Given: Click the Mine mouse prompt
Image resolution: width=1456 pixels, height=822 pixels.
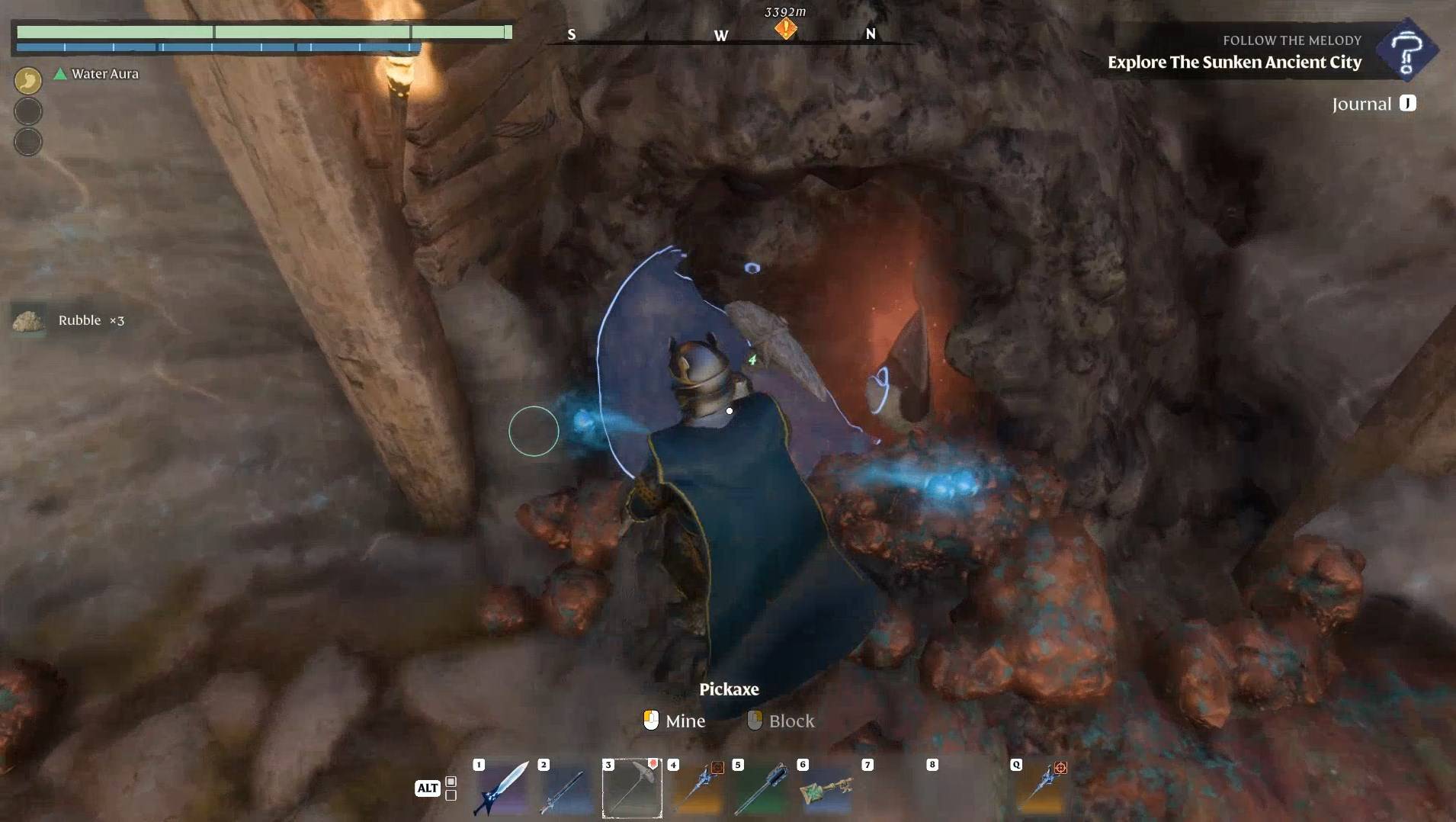Looking at the screenshot, I should pos(674,721).
